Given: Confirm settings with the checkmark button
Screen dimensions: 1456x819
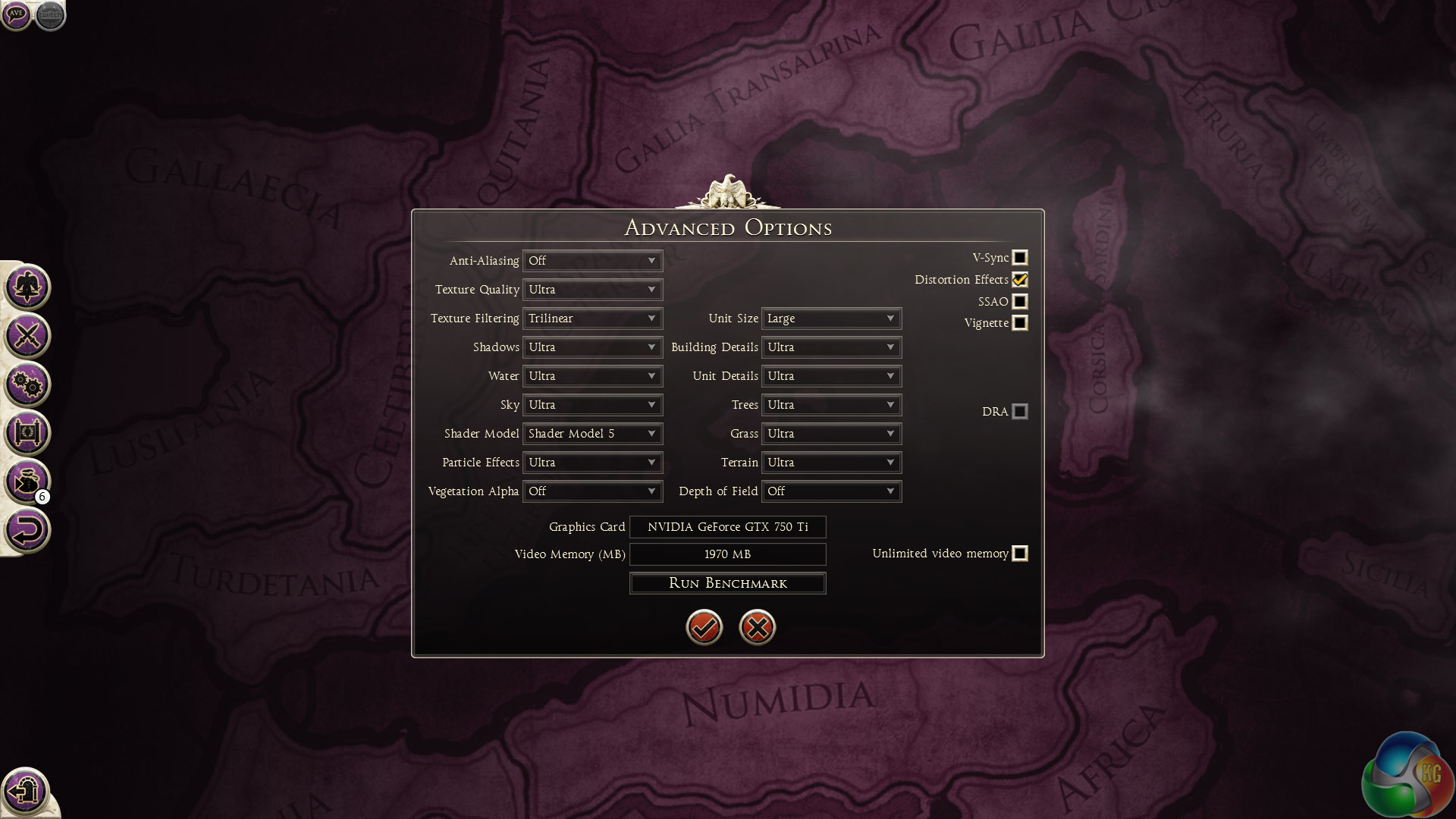Looking at the screenshot, I should click(704, 627).
